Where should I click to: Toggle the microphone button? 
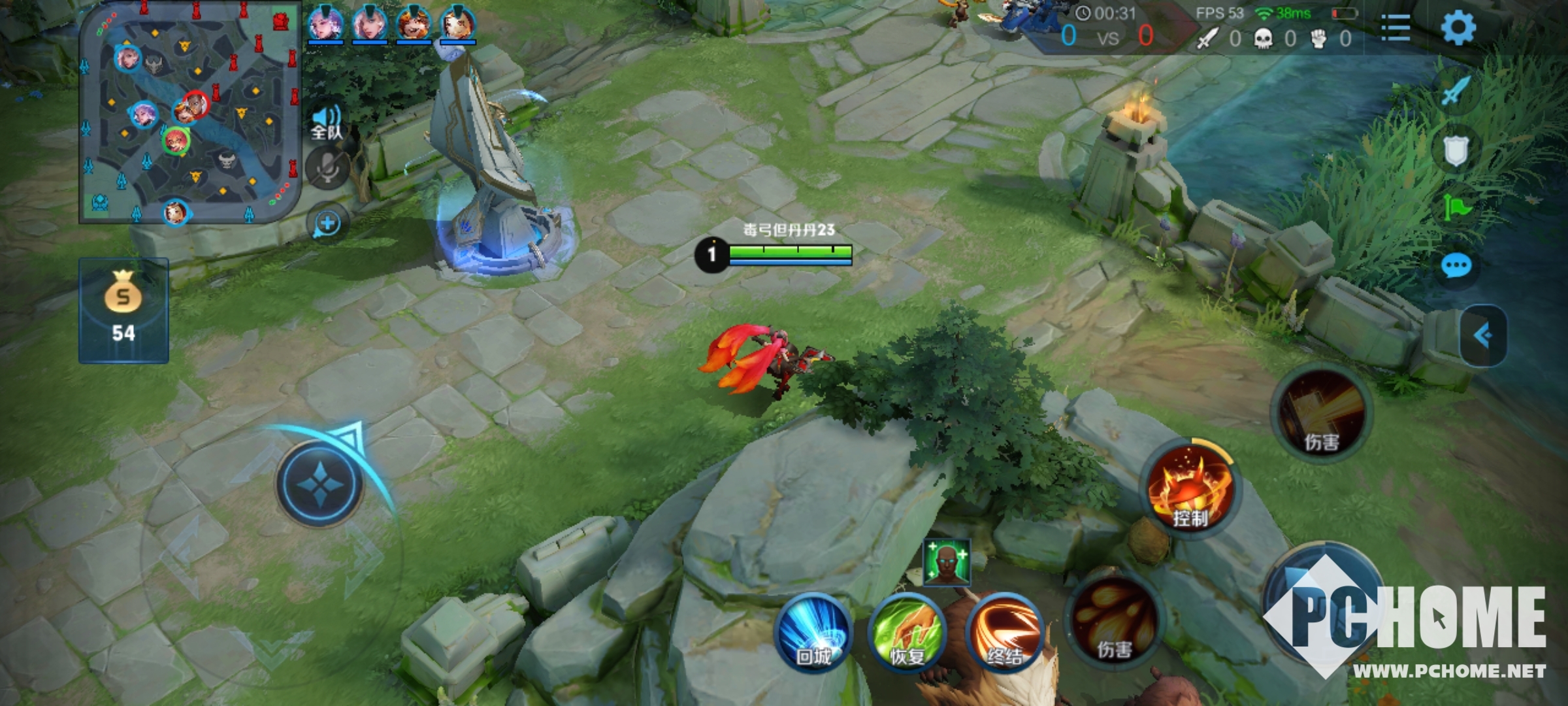[327, 168]
